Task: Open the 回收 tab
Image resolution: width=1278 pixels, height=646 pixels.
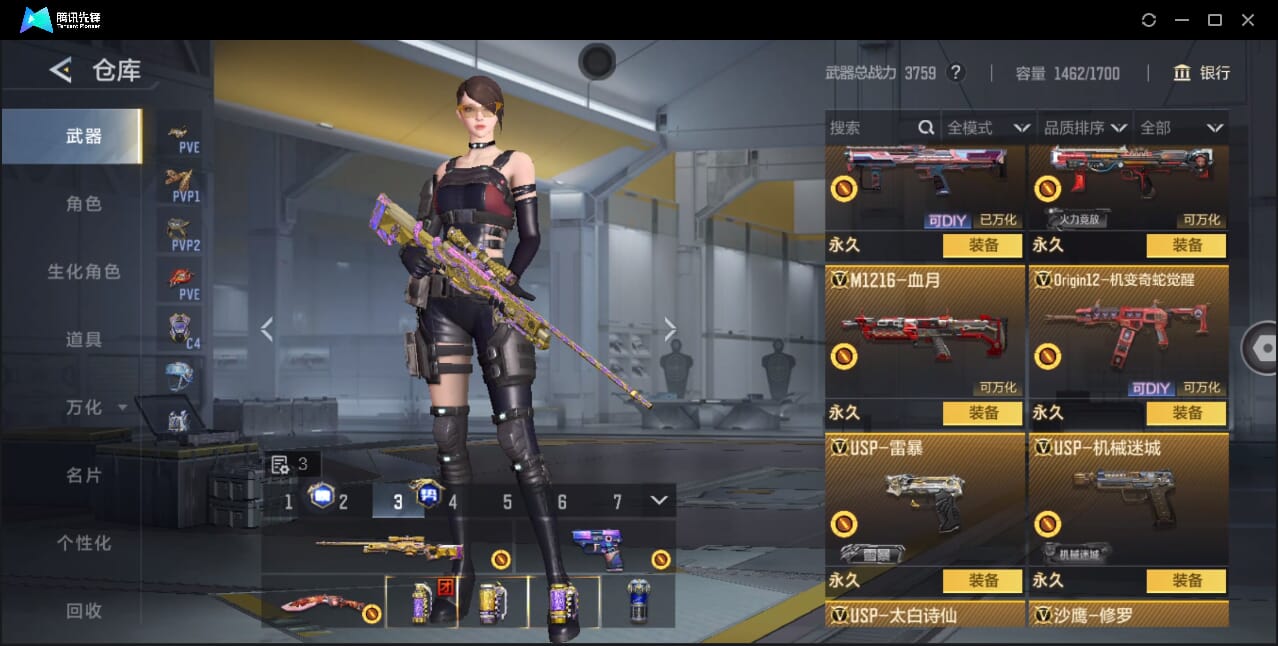Action: [84, 610]
